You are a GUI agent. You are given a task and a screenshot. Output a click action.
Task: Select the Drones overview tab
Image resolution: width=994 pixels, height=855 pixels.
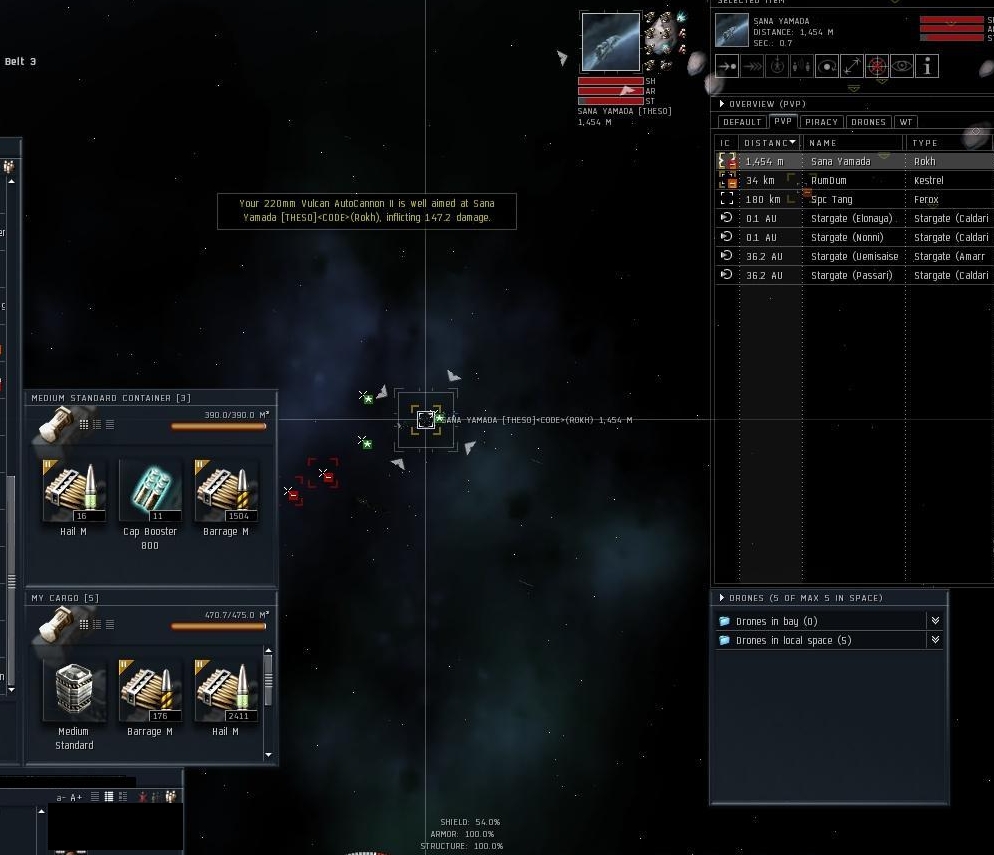pyautogui.click(x=868, y=122)
